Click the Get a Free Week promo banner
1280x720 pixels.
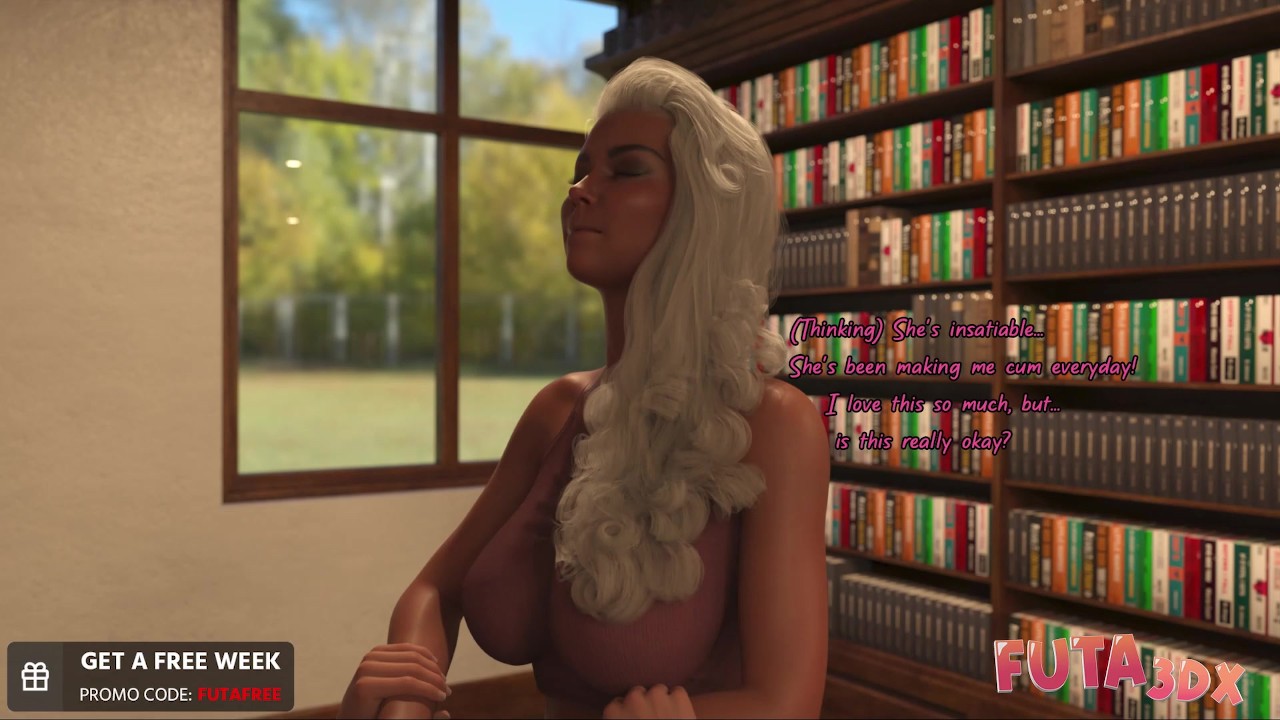click(151, 677)
